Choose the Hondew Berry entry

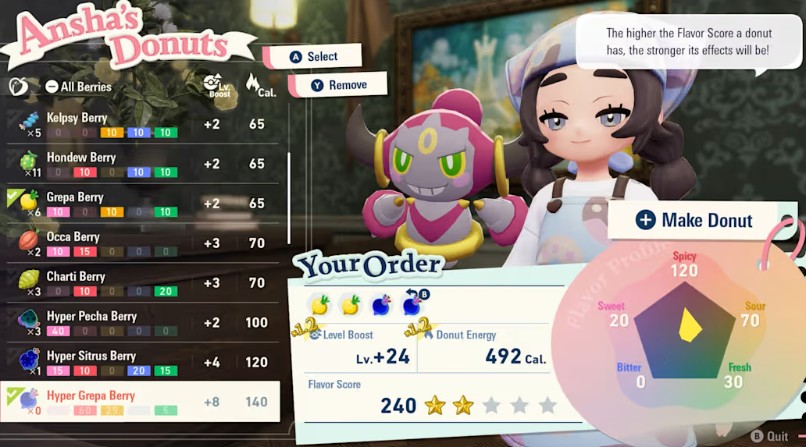140,164
